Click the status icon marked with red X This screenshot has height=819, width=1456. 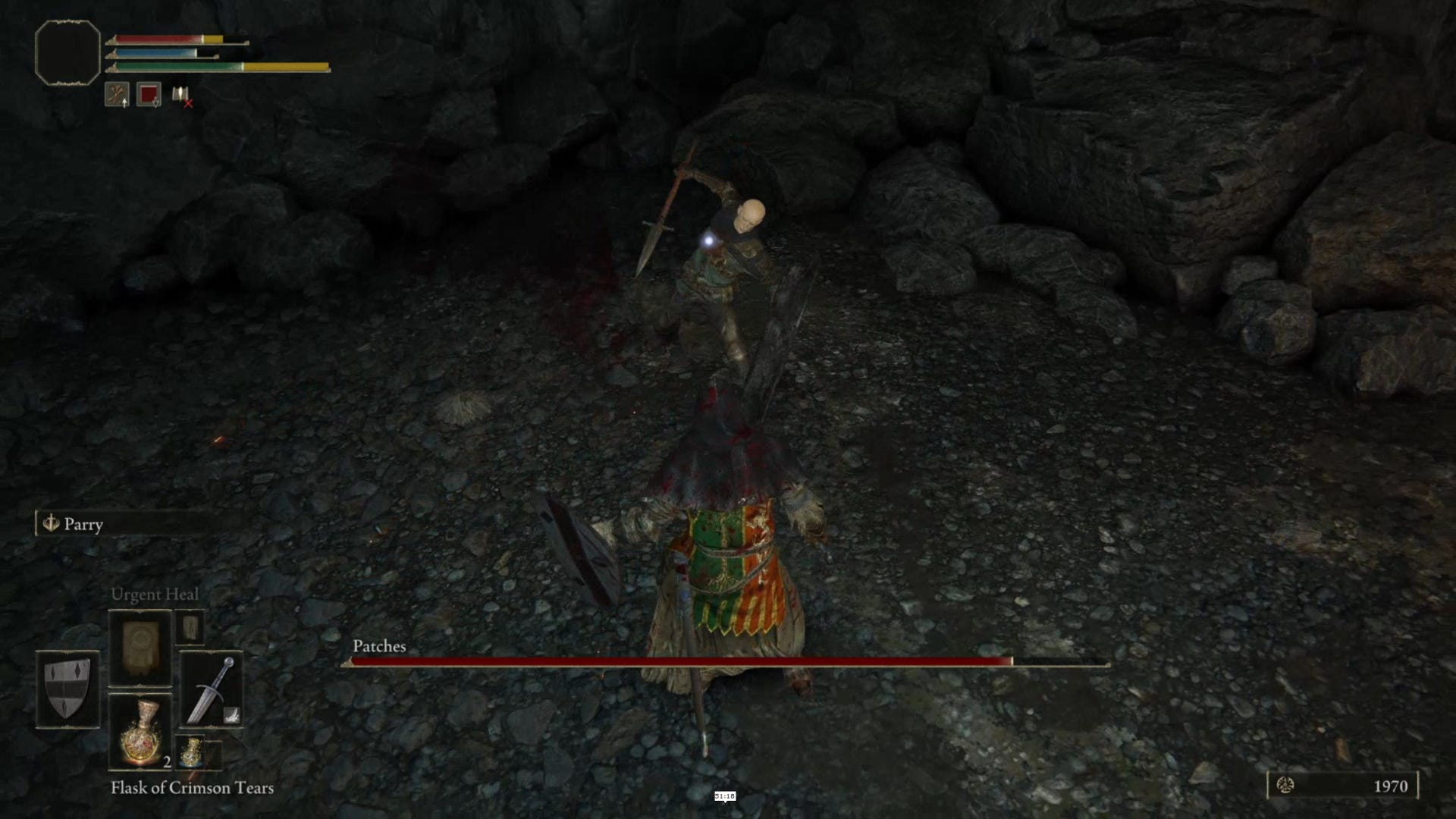[x=181, y=96]
